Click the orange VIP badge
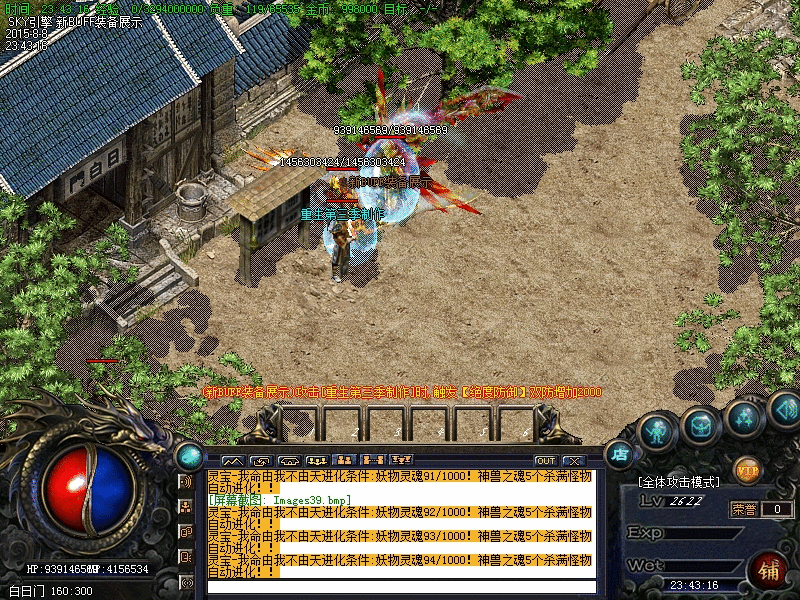Screen dimensions: 800x600 click(747, 468)
